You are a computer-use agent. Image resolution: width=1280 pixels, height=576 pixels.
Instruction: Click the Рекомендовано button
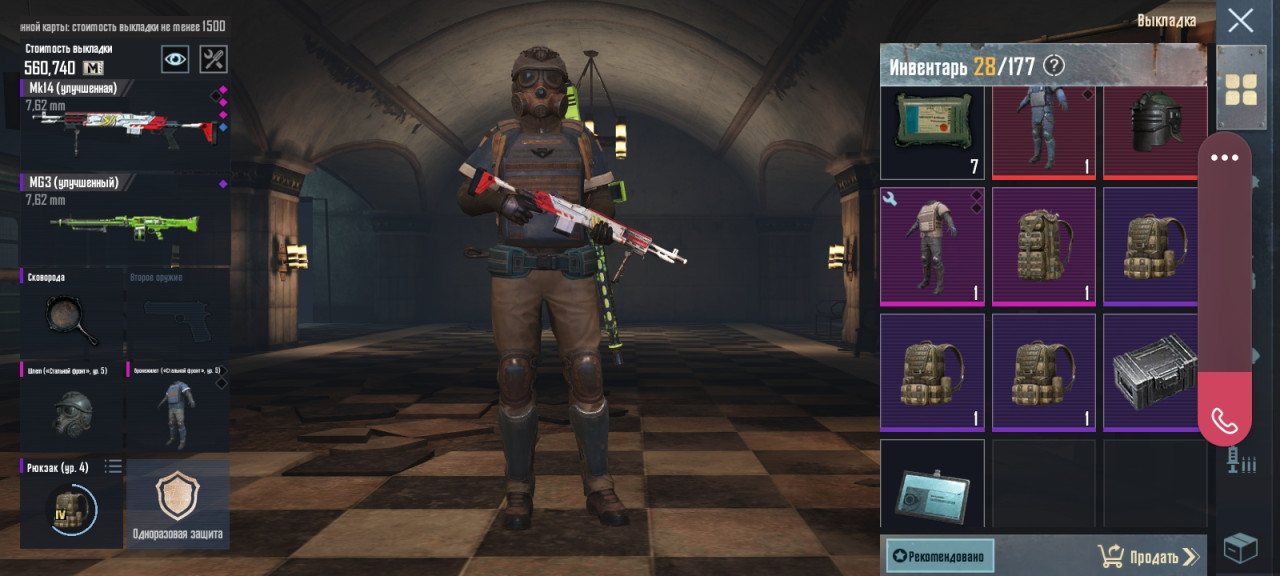pyautogui.click(x=940, y=556)
